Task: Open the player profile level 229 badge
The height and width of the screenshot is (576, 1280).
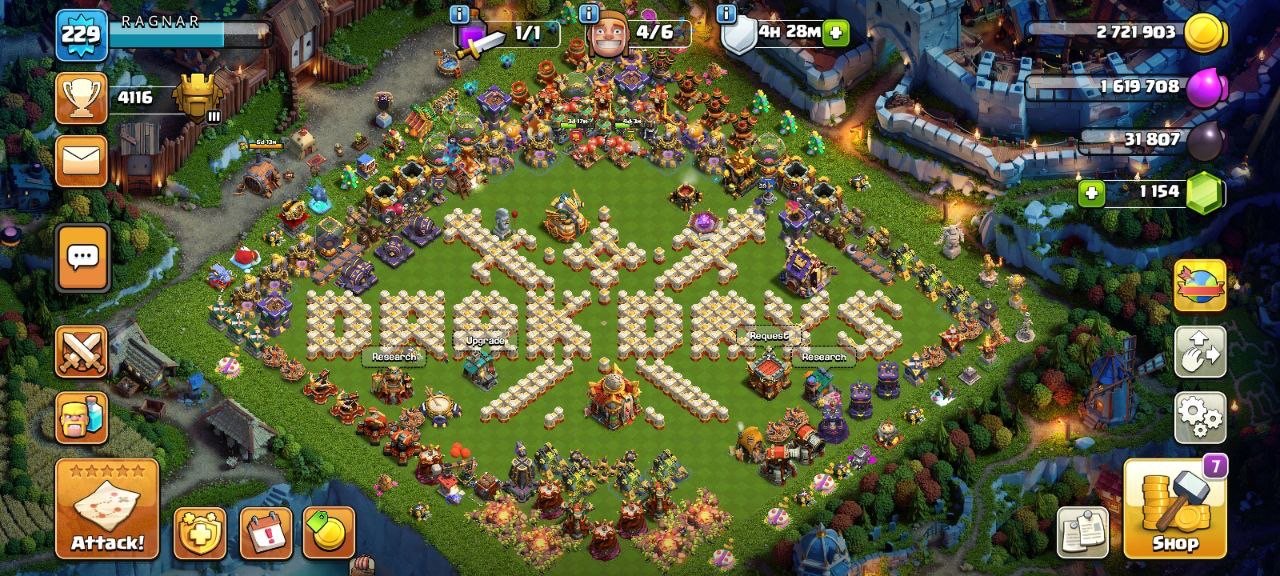Action: coord(81,35)
